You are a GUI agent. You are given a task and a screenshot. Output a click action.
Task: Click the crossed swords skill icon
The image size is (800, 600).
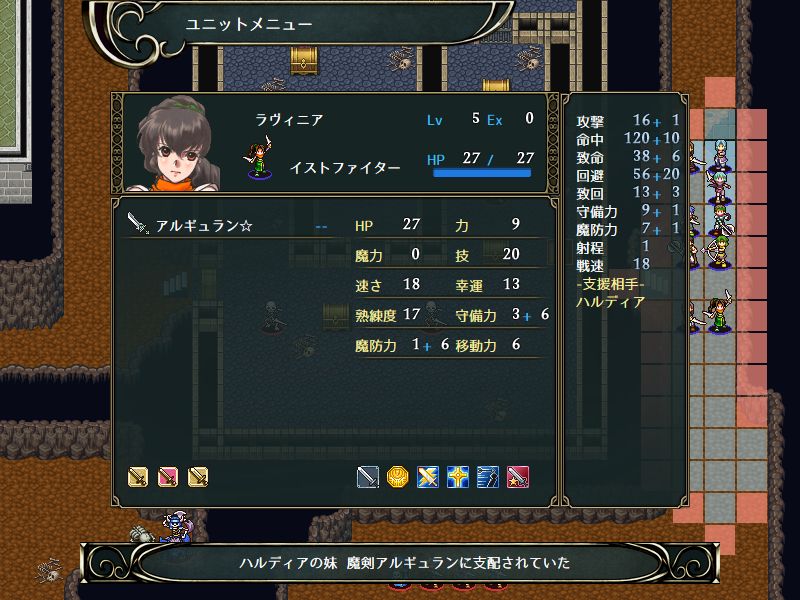click(428, 477)
